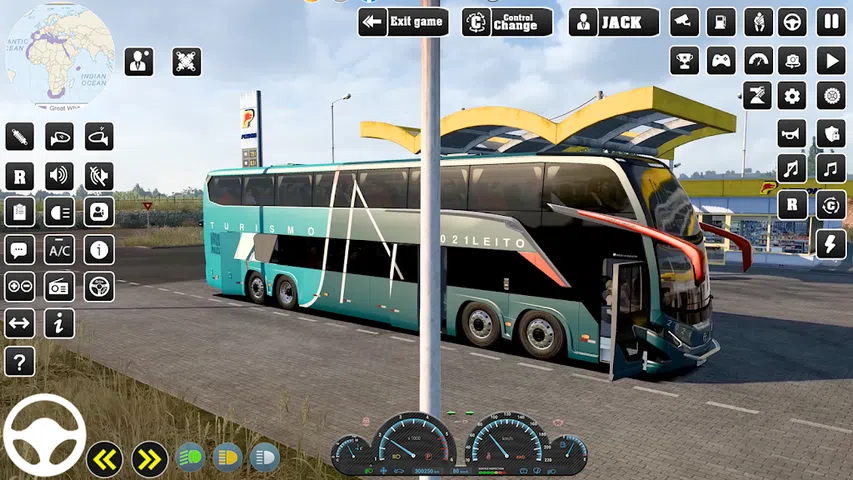
Task: Open the world minimap
Action: [58, 55]
